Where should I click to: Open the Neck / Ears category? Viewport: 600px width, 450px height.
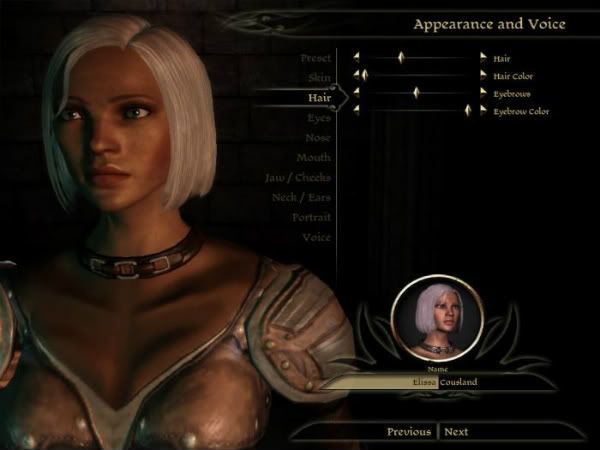[301, 198]
